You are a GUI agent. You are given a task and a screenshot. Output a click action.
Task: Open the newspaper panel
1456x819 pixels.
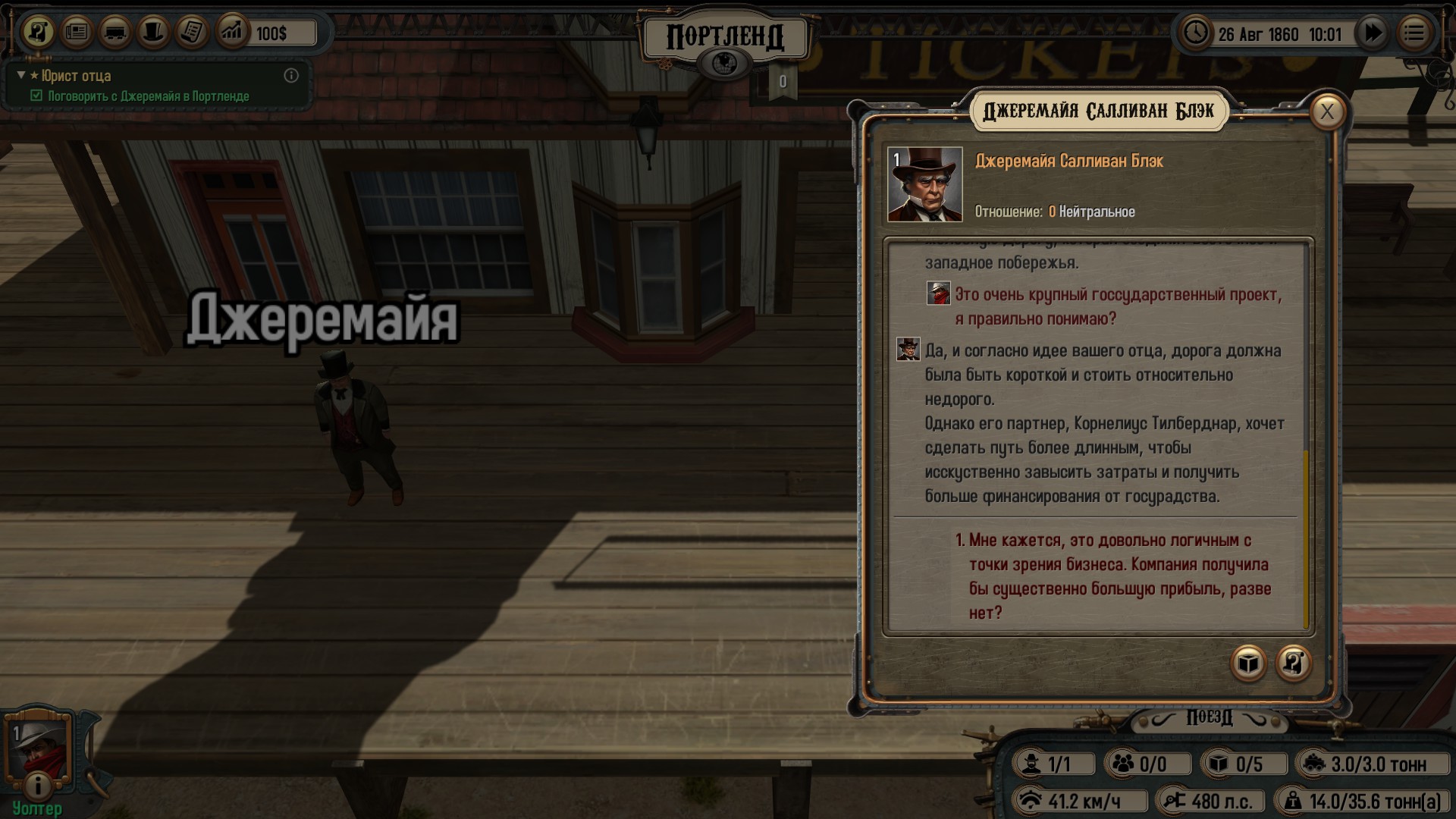[76, 33]
